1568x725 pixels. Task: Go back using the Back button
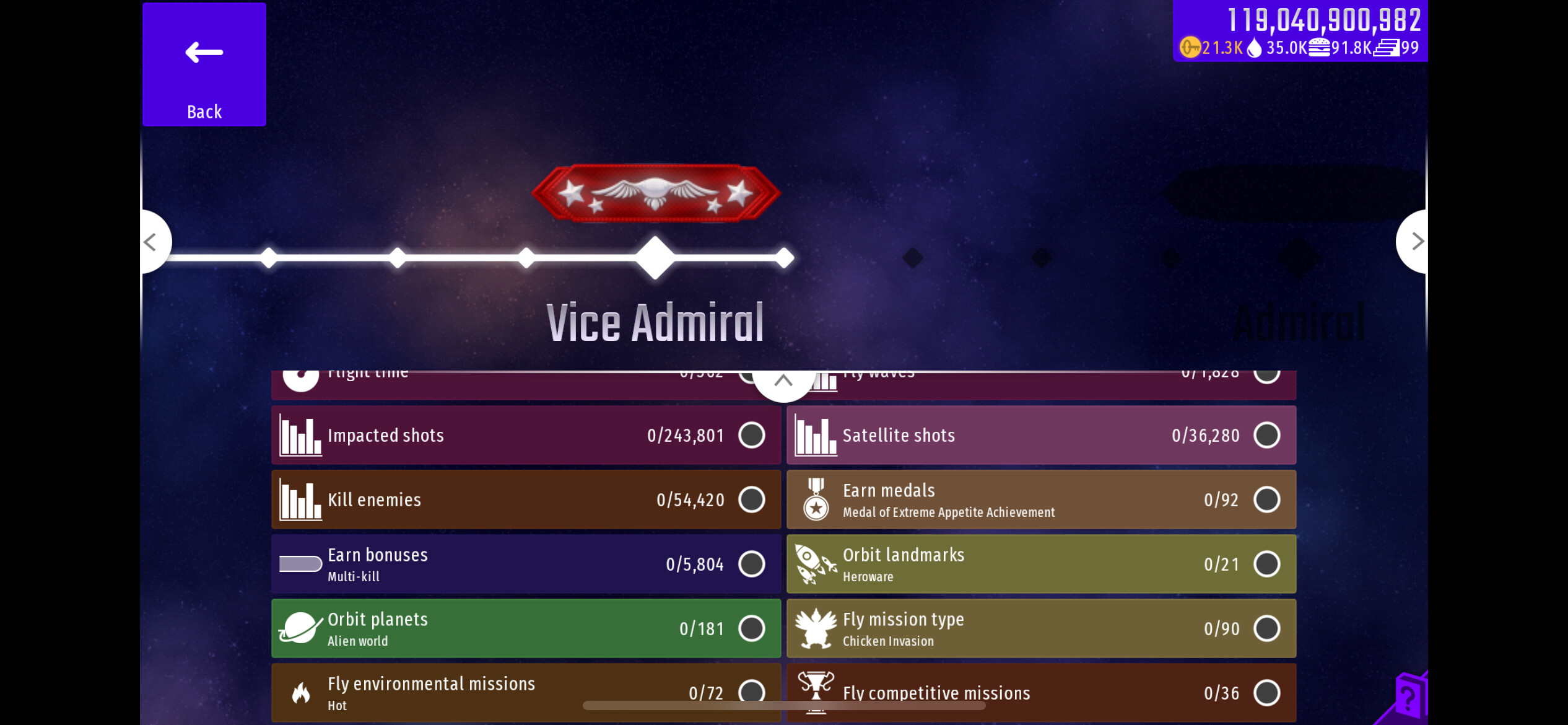pos(204,64)
